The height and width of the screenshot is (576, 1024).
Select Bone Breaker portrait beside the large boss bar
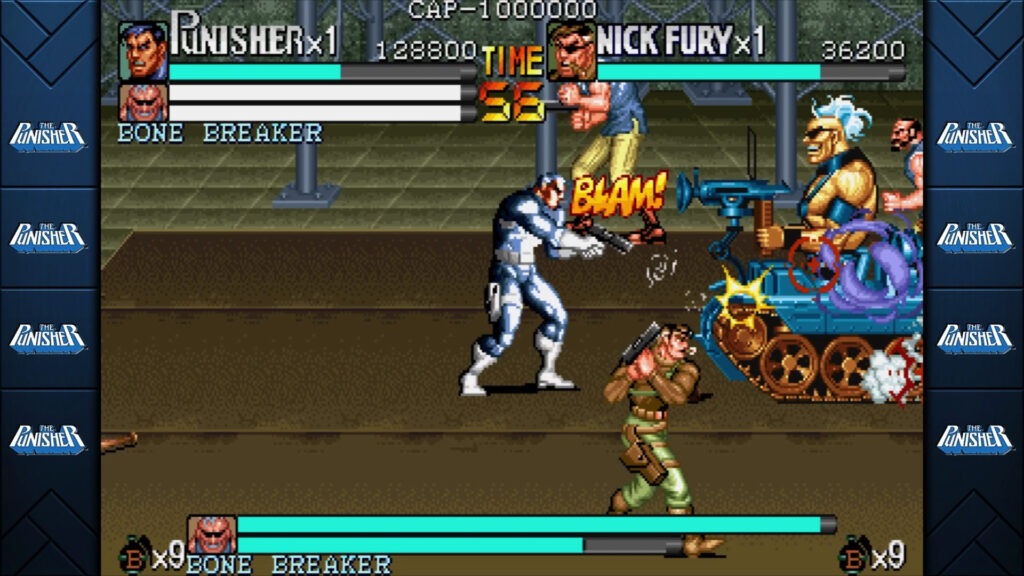point(211,535)
